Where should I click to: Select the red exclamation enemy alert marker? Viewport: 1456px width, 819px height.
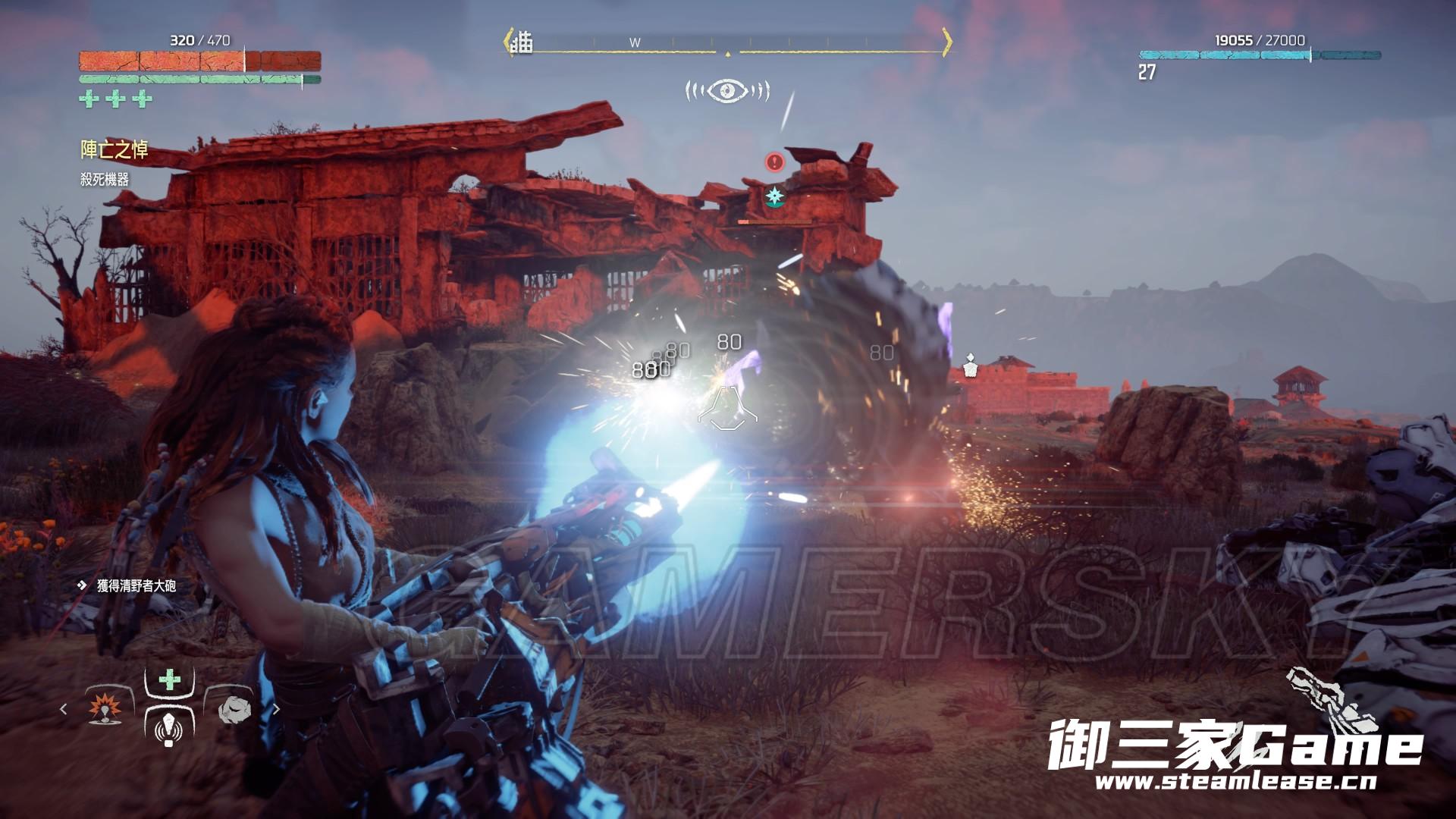coord(774,162)
